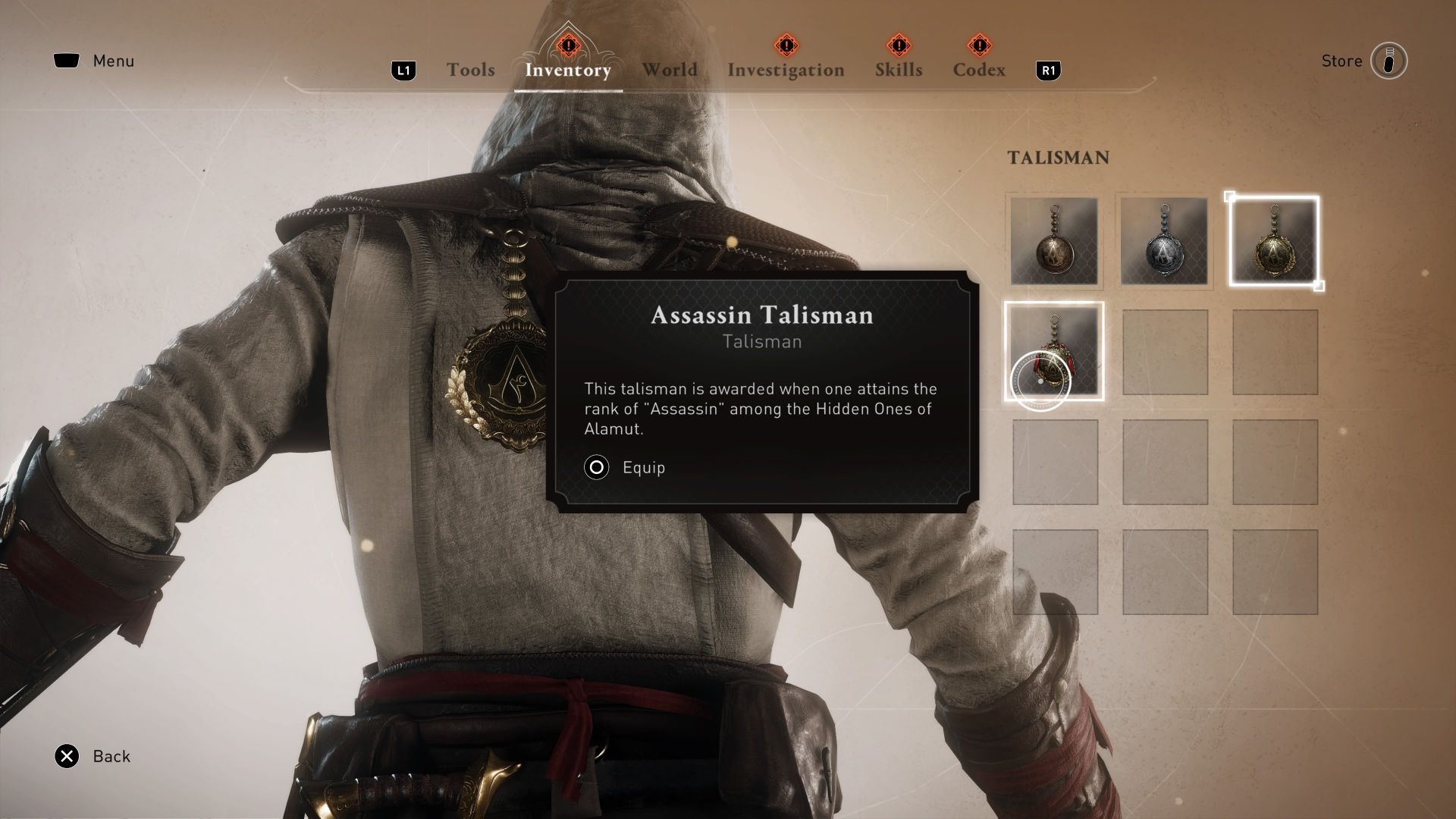Click the alert badge above the Codex tab
This screenshot has height=819, width=1456.
click(x=980, y=45)
